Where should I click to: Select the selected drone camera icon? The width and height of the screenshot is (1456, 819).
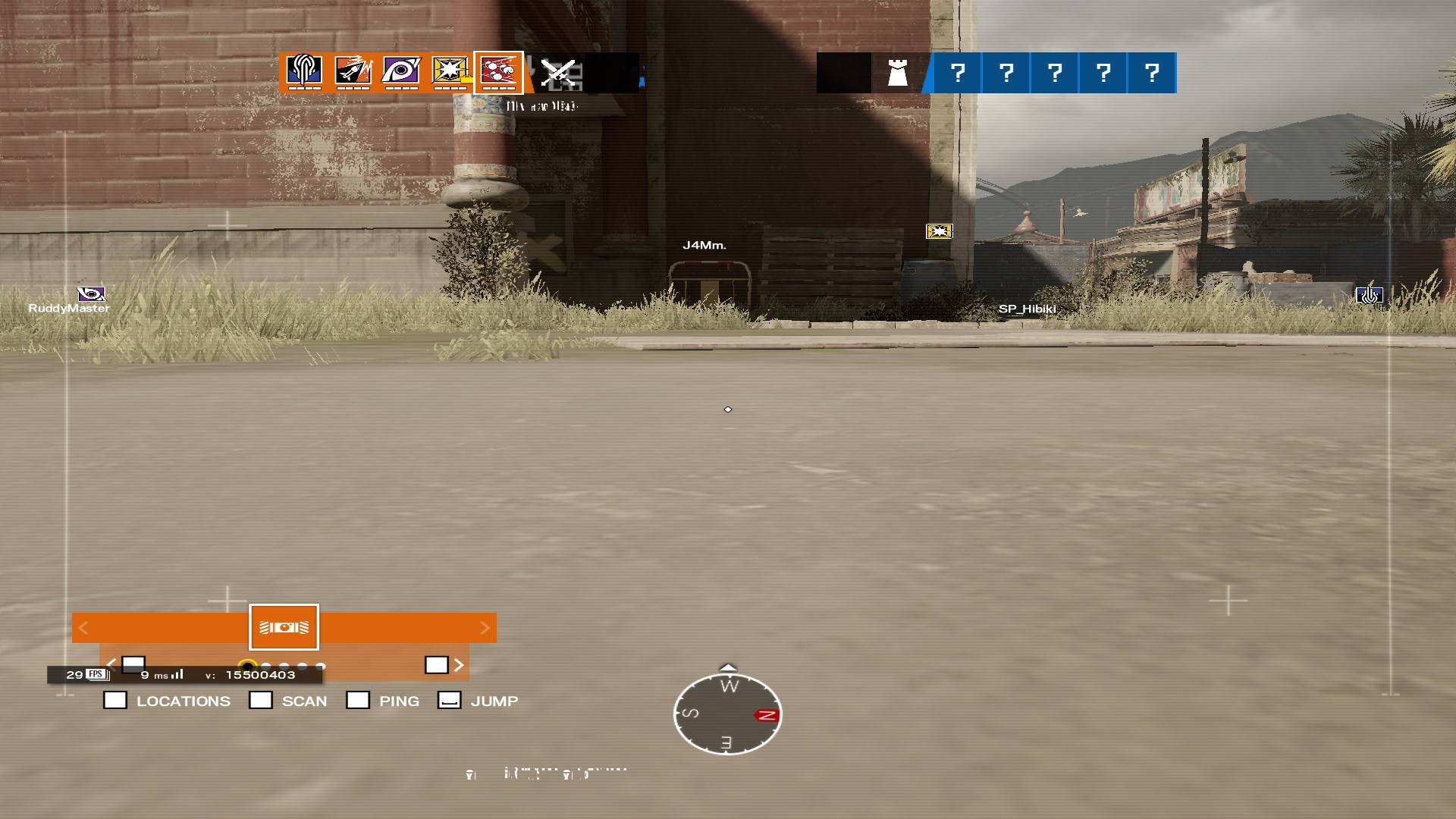[x=284, y=627]
